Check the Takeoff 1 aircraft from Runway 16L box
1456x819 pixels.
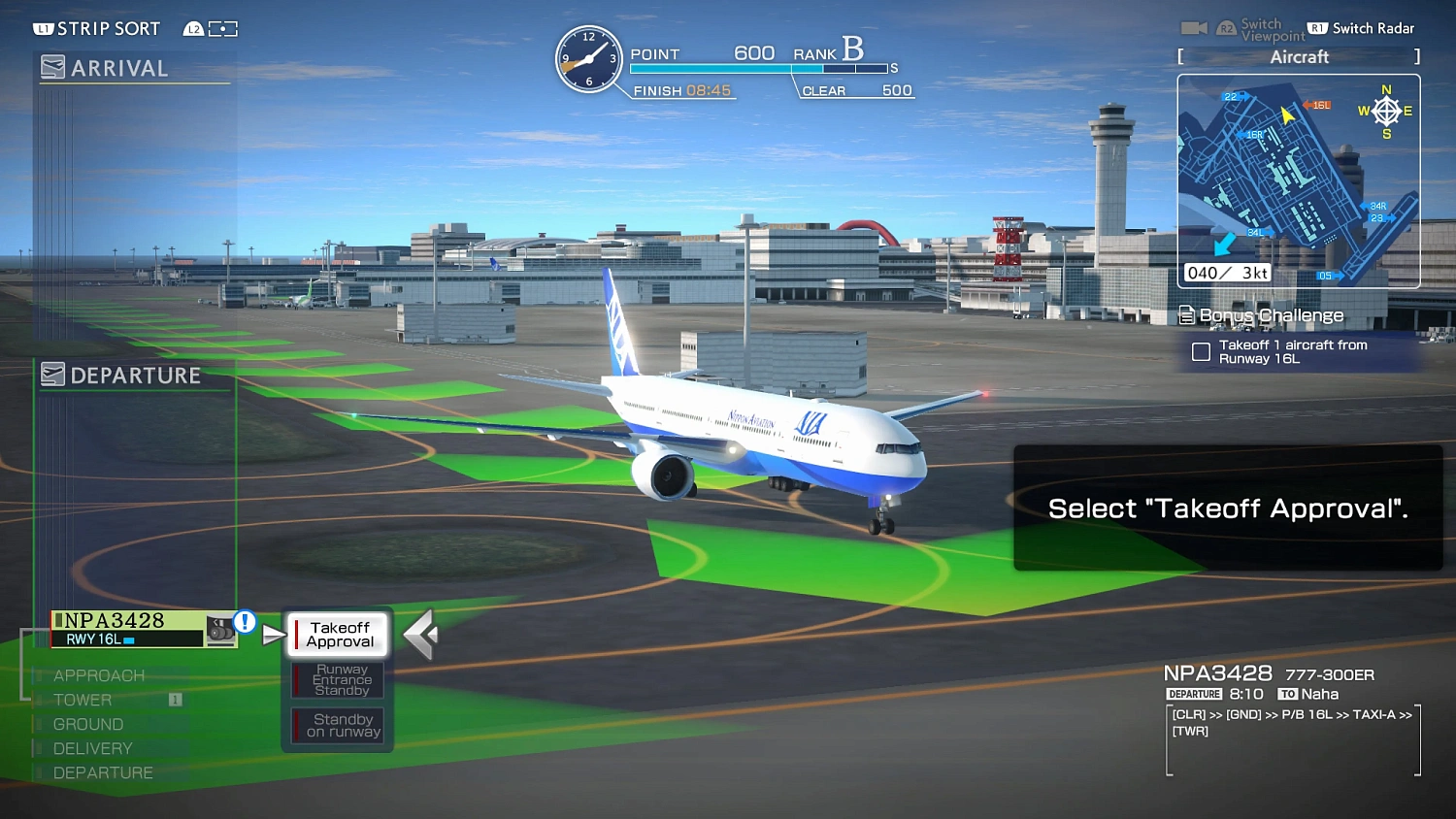click(x=1201, y=352)
